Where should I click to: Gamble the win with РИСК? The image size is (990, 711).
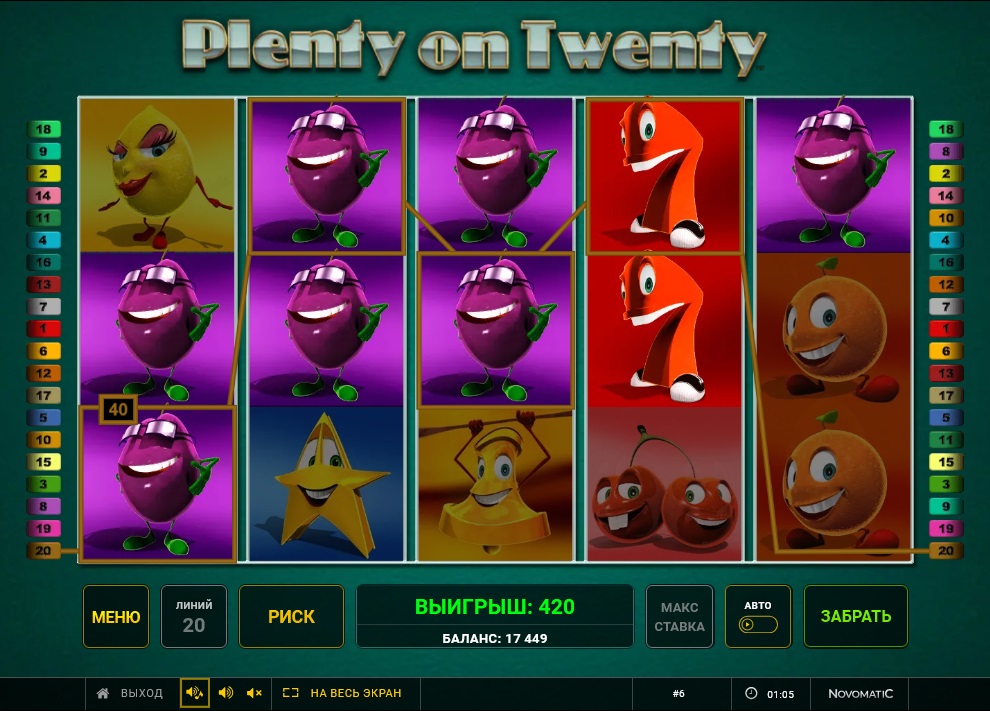pyautogui.click(x=291, y=617)
